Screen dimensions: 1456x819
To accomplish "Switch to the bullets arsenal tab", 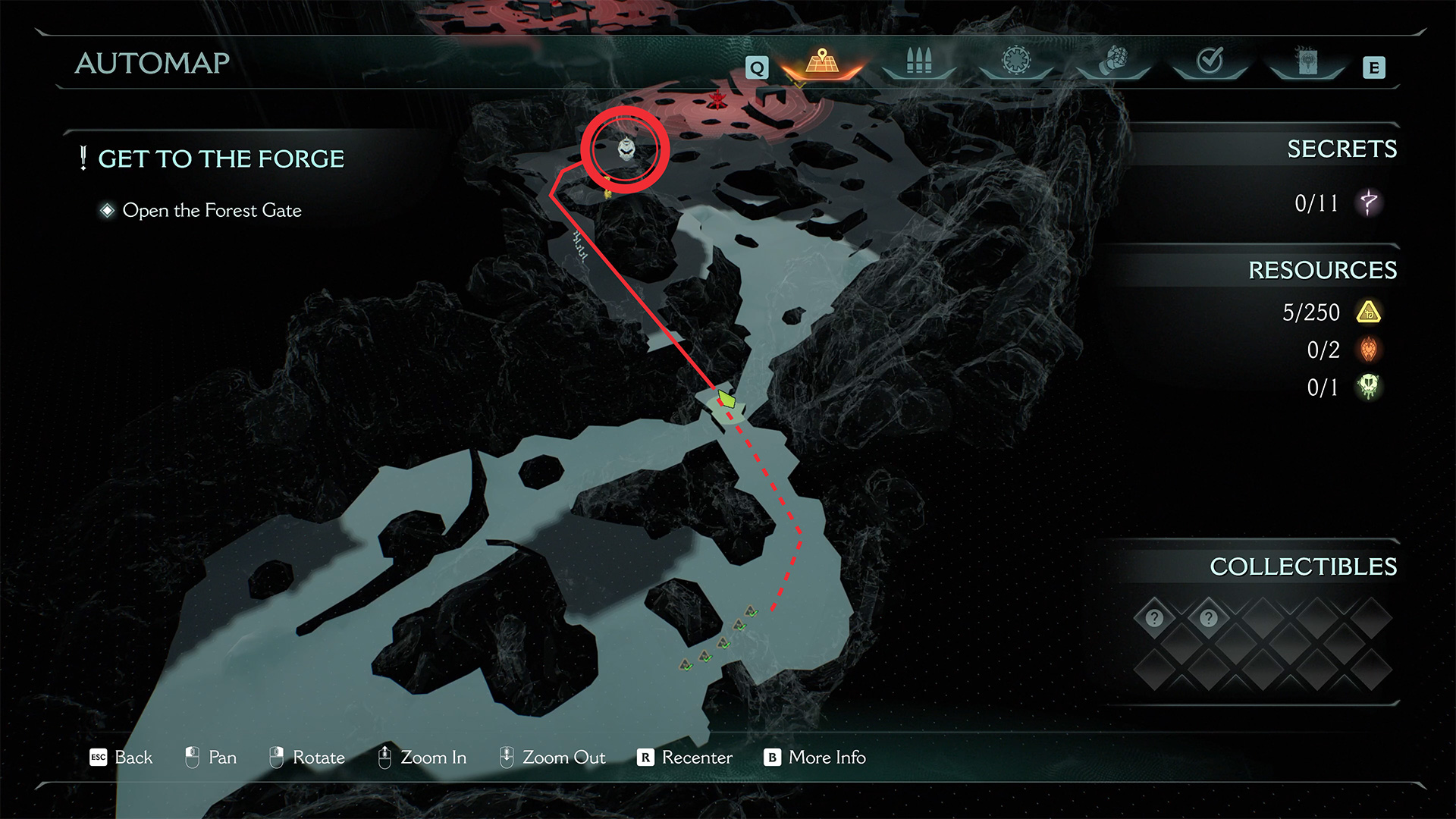I will point(918,62).
